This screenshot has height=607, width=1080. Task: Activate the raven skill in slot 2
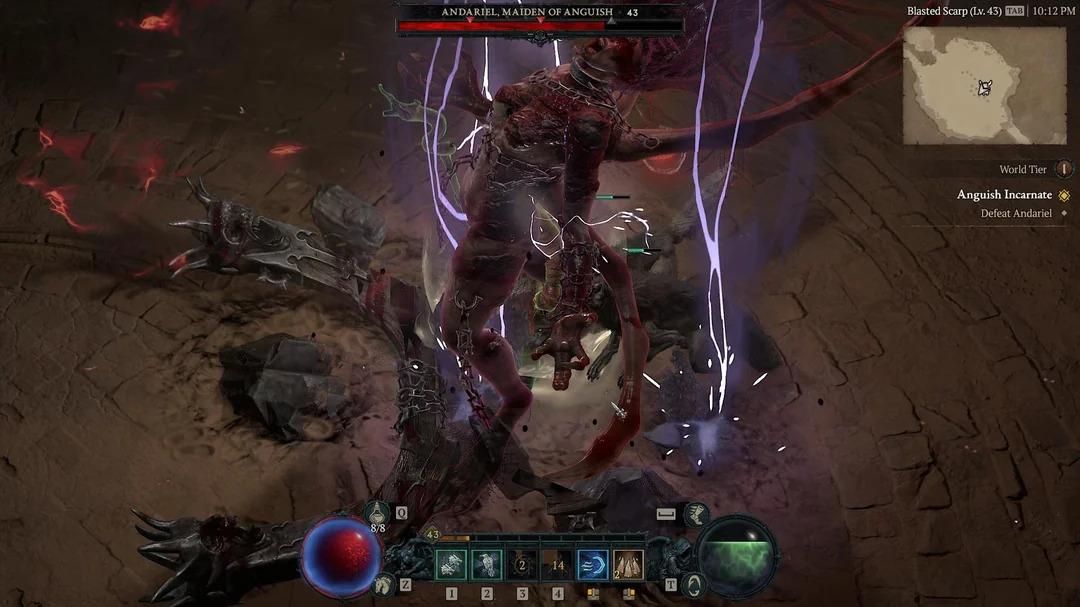[x=487, y=566]
